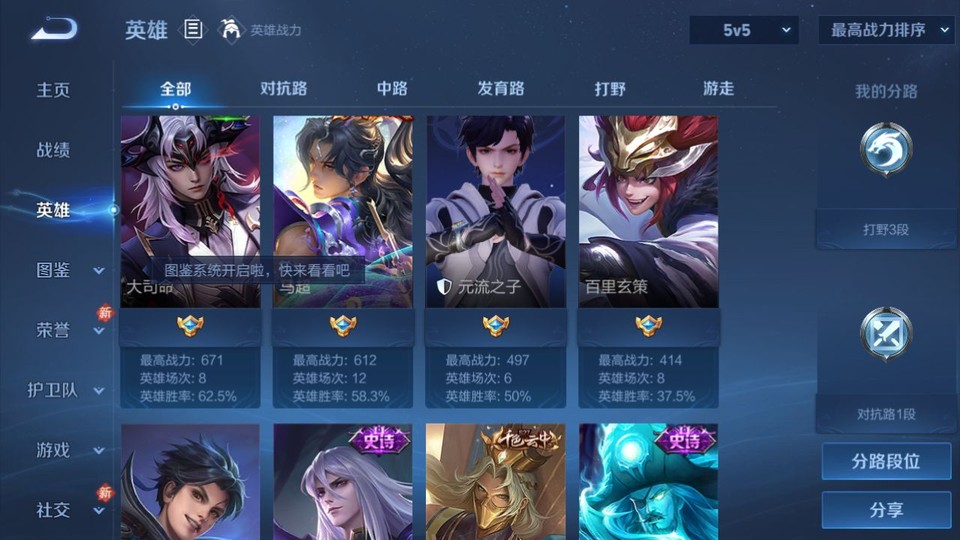Open the 主页 home page menu

pyautogui.click(x=54, y=90)
